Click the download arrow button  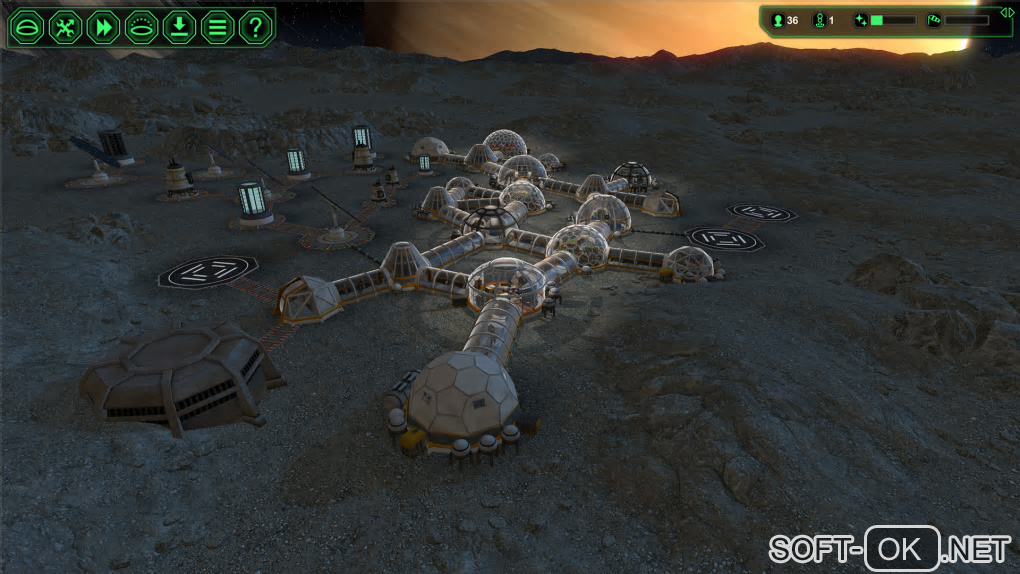pyautogui.click(x=179, y=26)
